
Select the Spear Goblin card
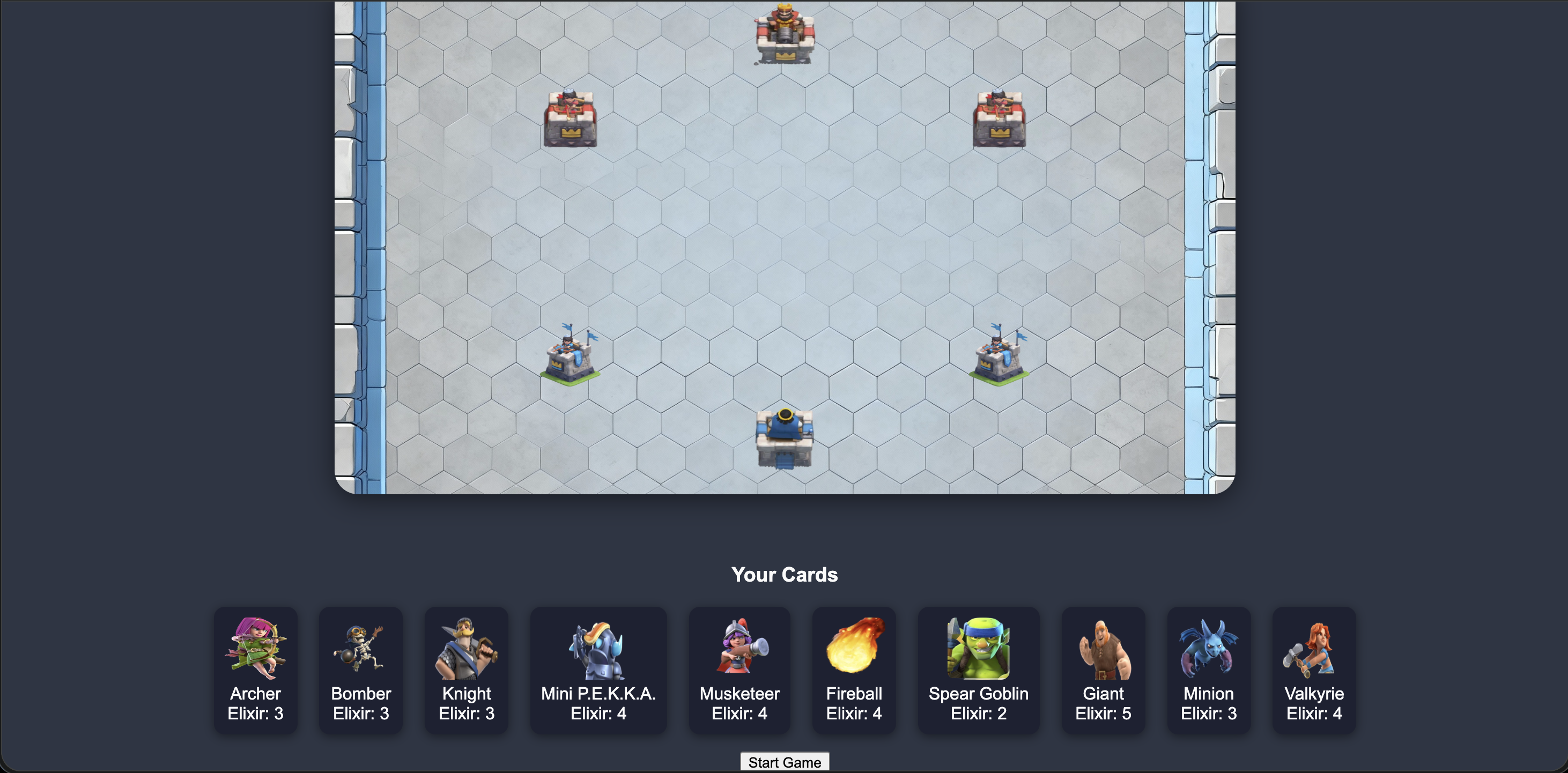point(978,670)
